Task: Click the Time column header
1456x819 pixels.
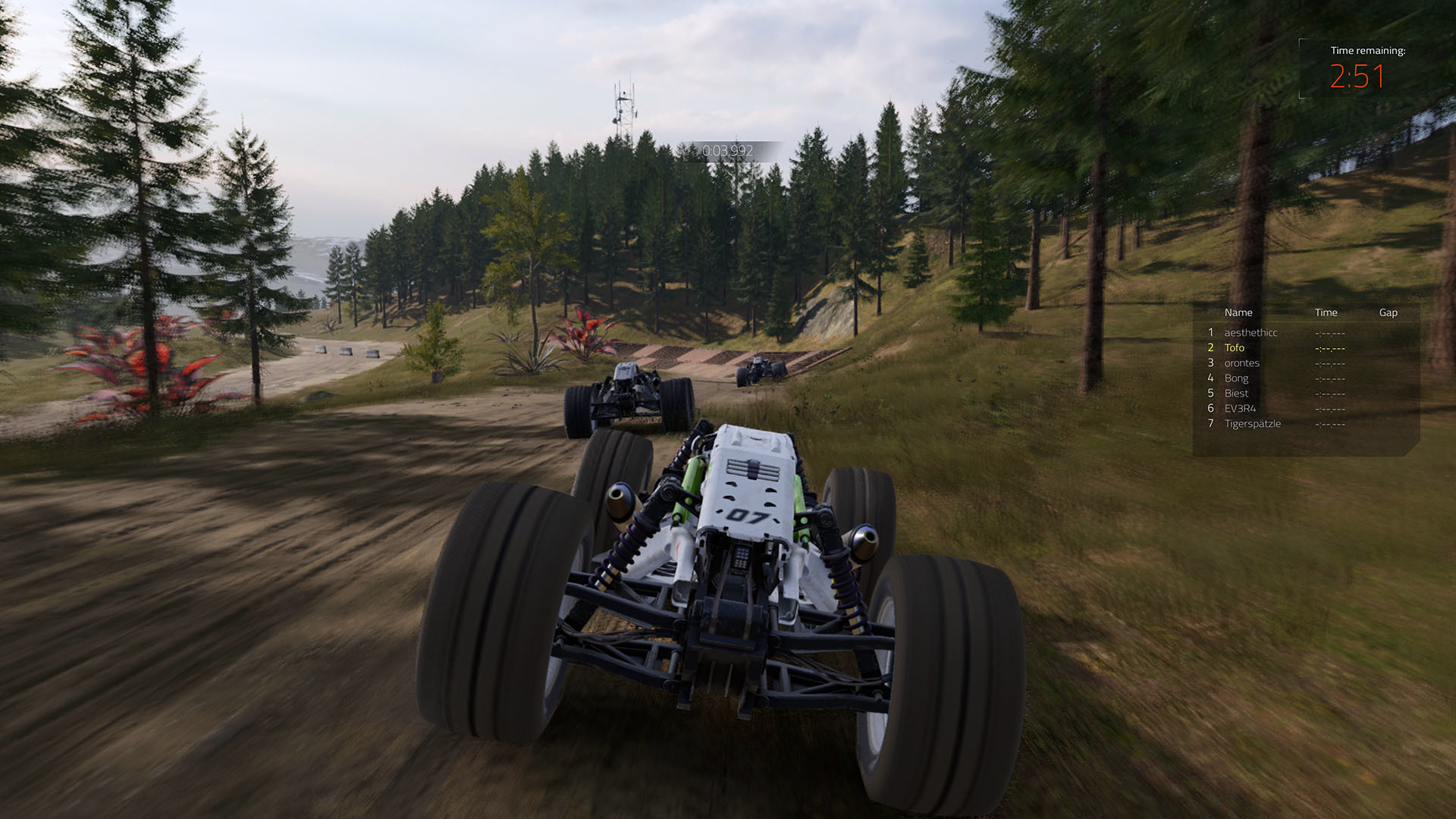Action: (x=1326, y=312)
